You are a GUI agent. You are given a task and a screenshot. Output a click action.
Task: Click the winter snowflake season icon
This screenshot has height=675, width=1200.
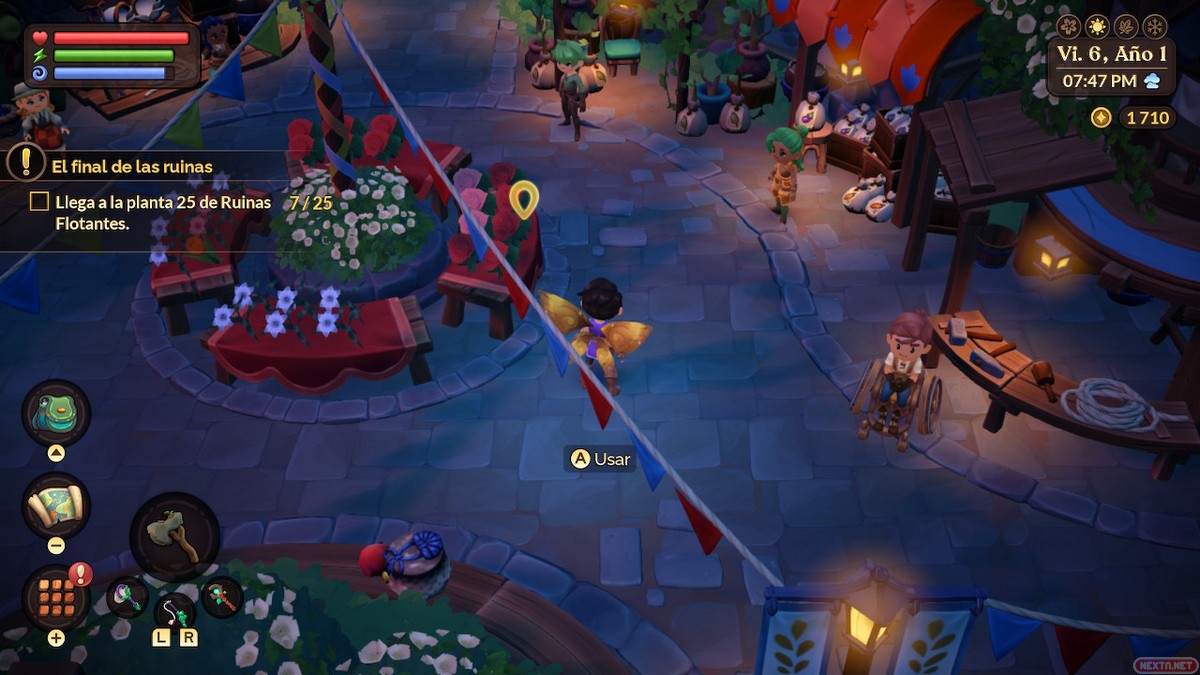(1154, 26)
